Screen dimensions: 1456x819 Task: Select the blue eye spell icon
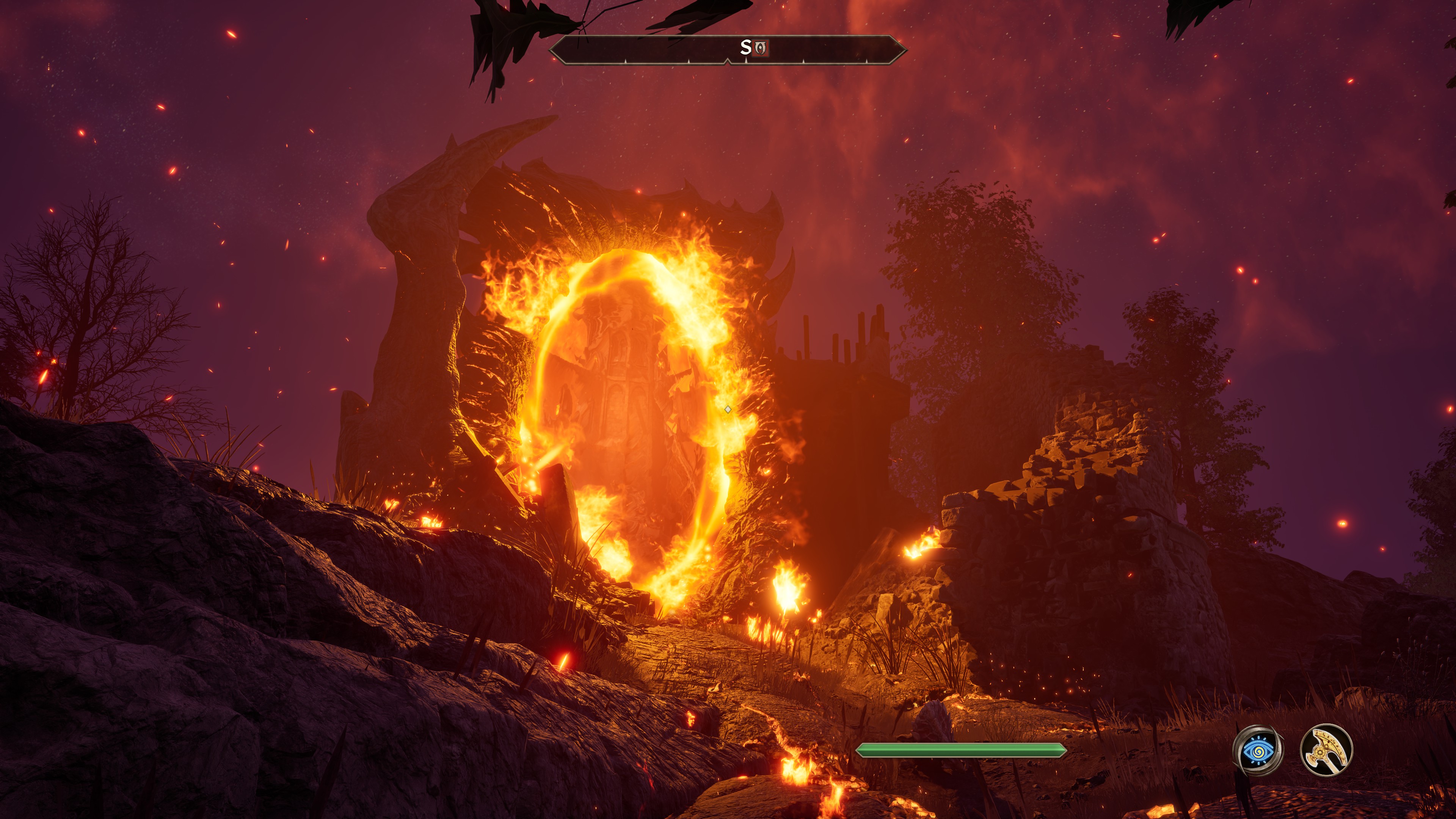[1258, 750]
